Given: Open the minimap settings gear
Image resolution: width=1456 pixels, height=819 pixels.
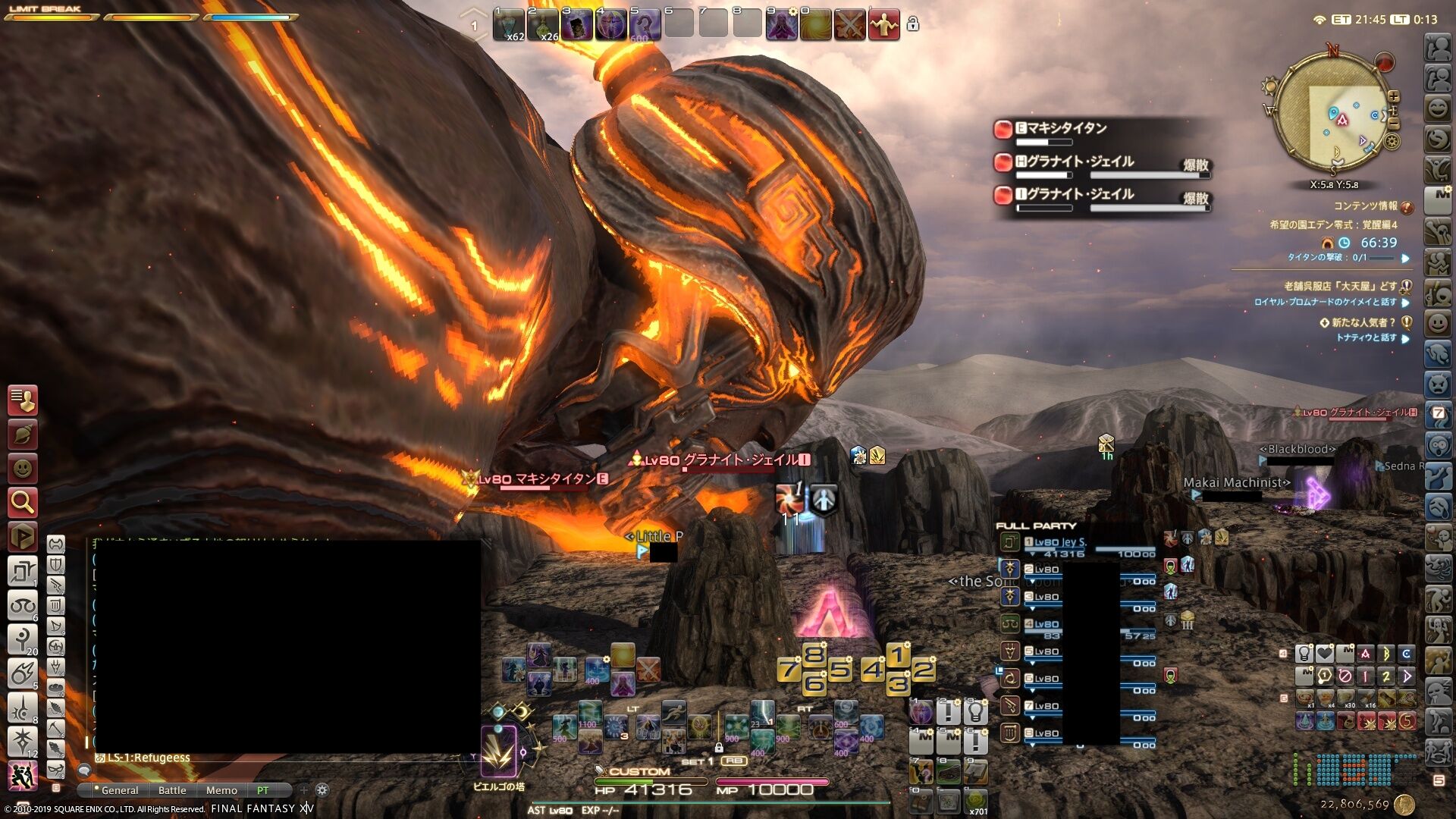Looking at the screenshot, I should pyautogui.click(x=1392, y=141).
